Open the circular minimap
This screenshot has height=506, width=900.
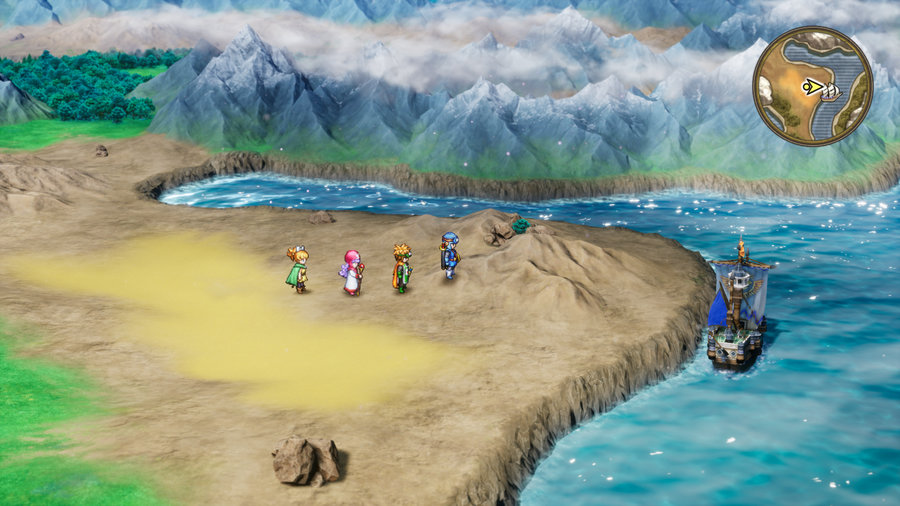click(812, 86)
